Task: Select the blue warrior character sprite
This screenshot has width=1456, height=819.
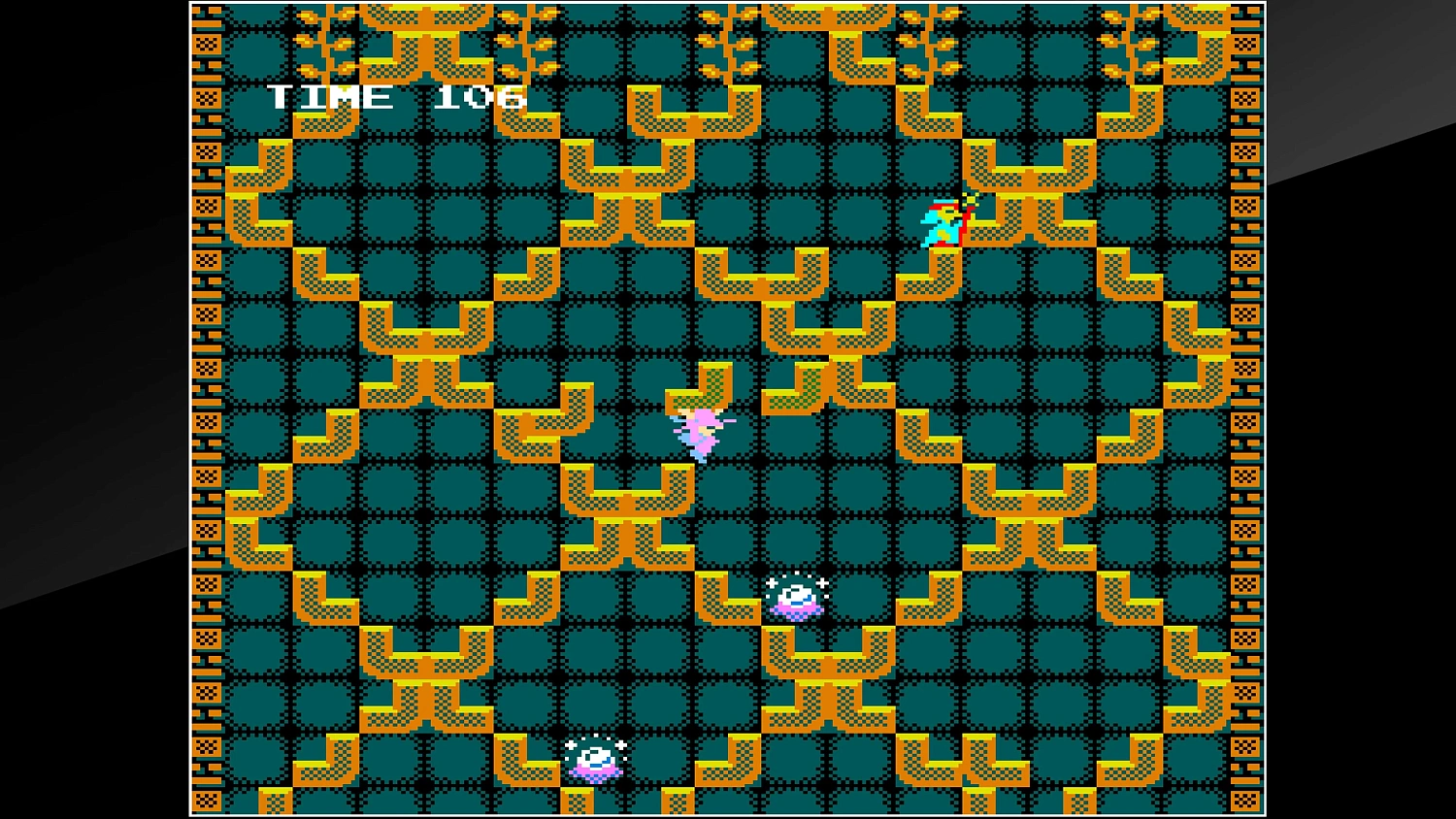Action: [943, 225]
